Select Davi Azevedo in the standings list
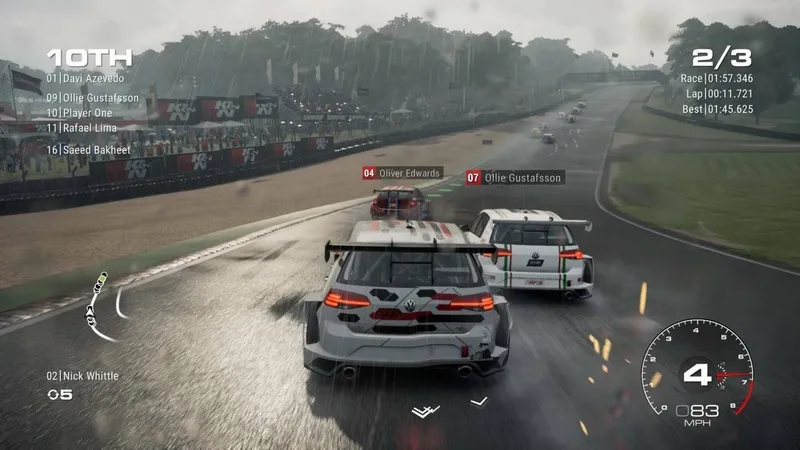 pyautogui.click(x=86, y=78)
